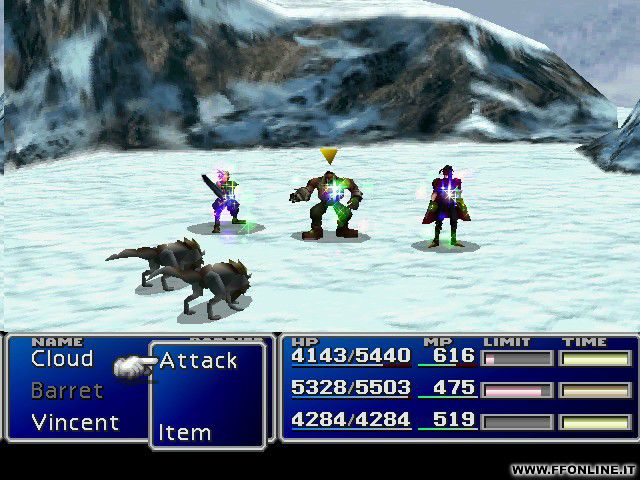Select Vincent in the party list

(75, 423)
